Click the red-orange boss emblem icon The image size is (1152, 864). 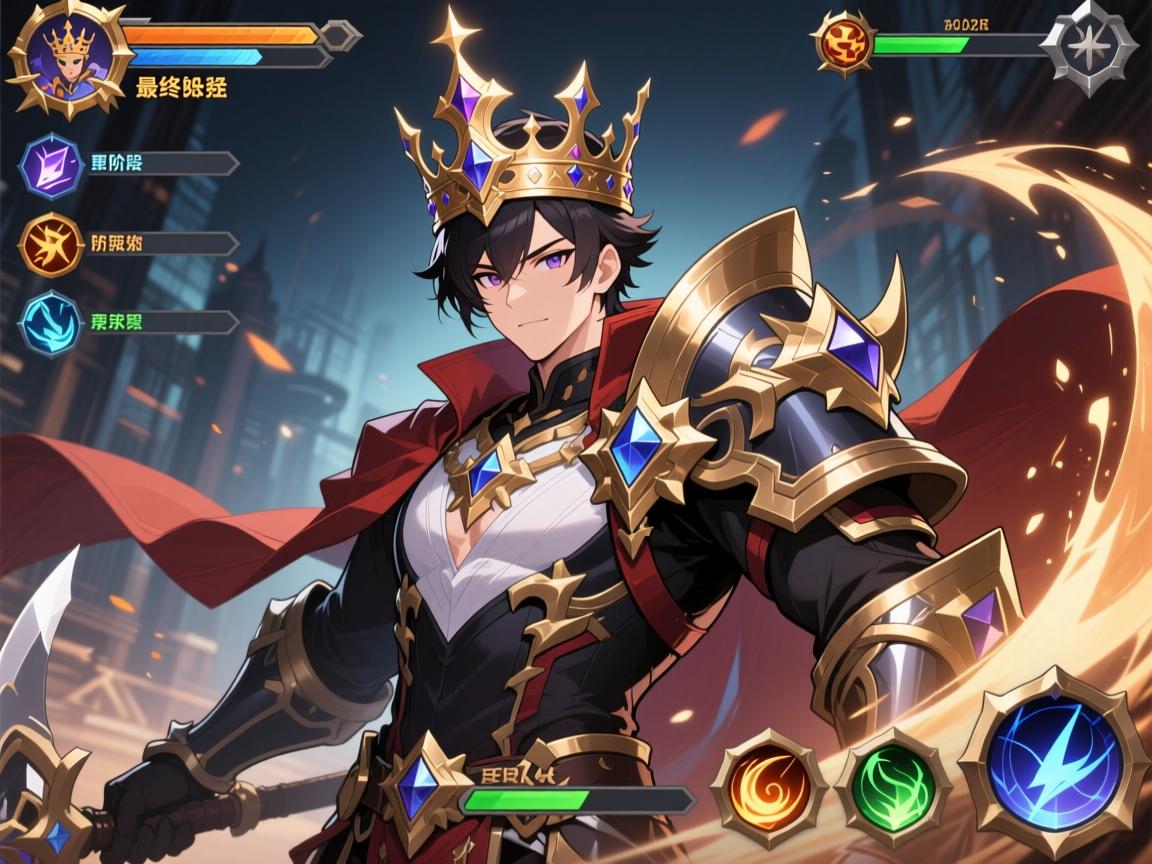pos(843,44)
